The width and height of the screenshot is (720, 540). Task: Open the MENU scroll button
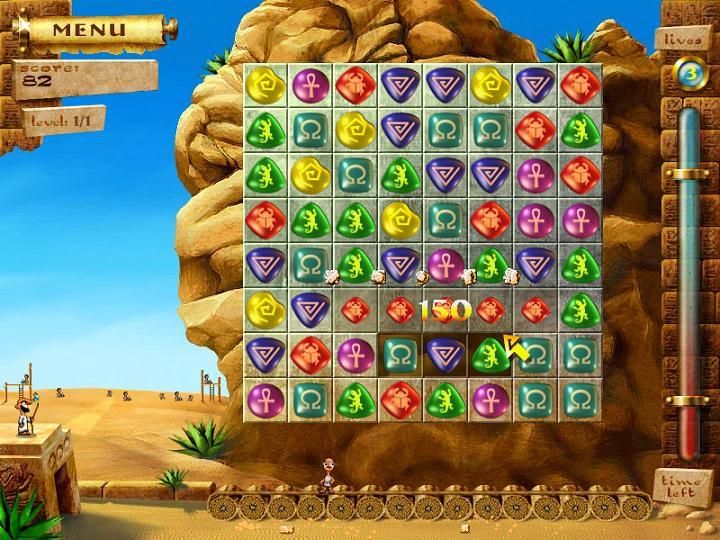90,29
